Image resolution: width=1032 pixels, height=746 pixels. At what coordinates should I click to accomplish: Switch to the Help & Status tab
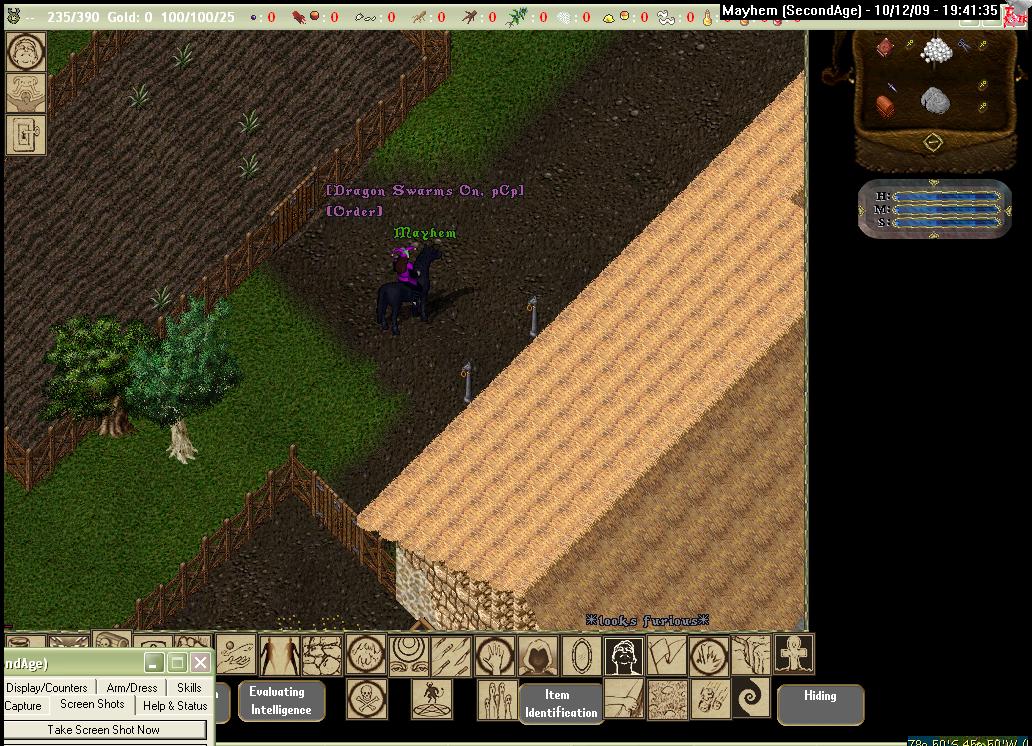(175, 706)
